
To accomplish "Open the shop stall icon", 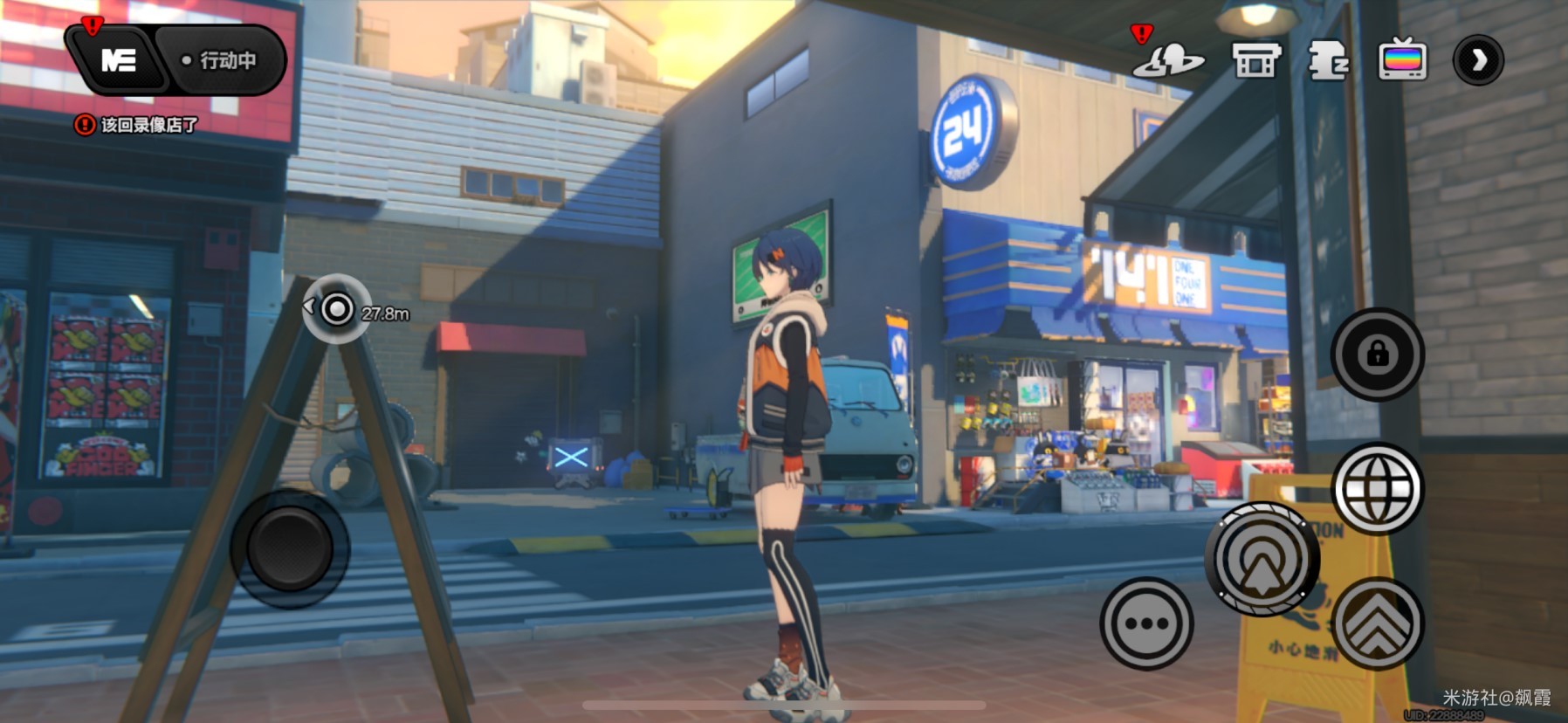I will (x=1255, y=60).
